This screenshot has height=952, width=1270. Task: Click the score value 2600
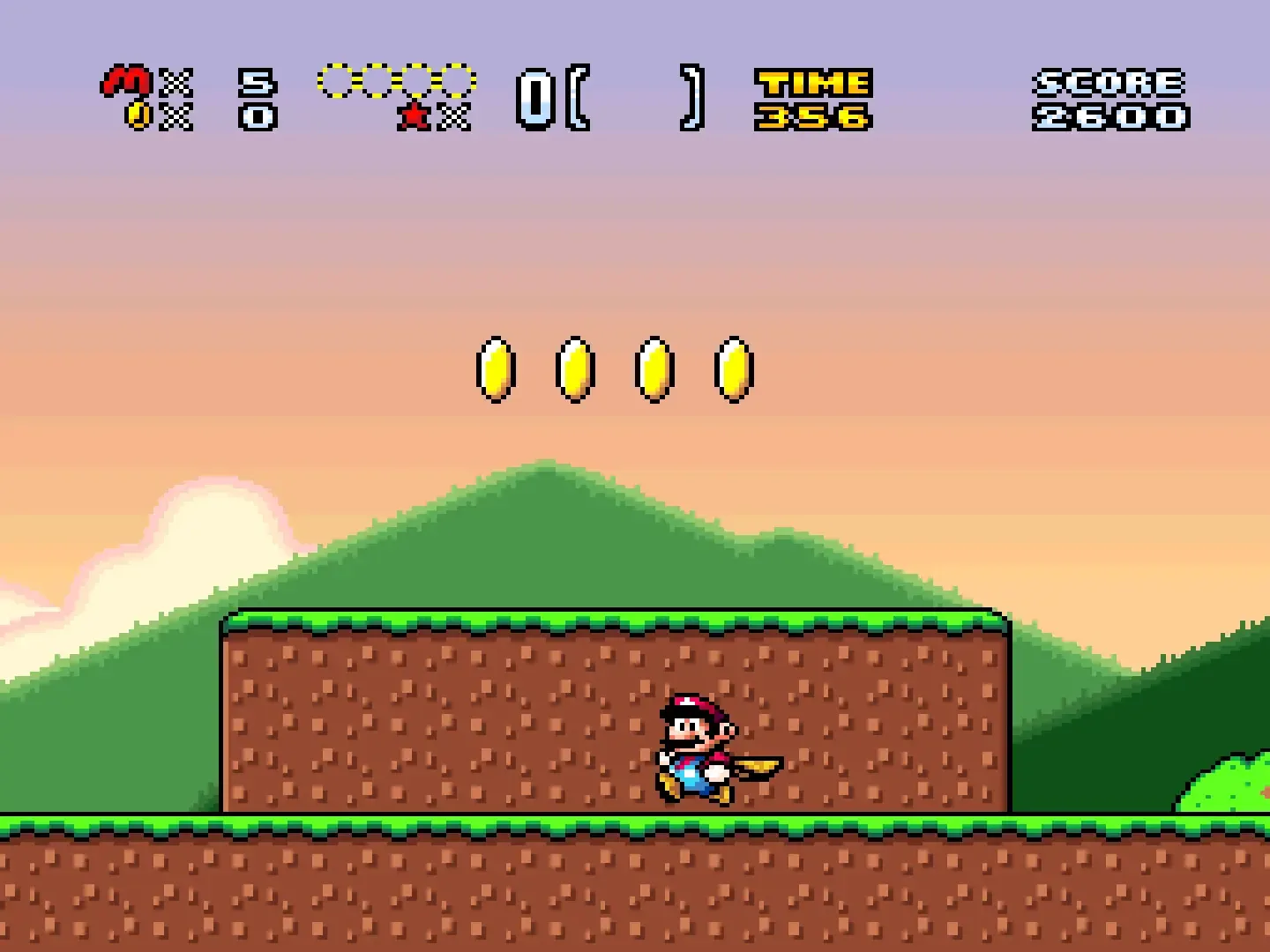point(1111,115)
